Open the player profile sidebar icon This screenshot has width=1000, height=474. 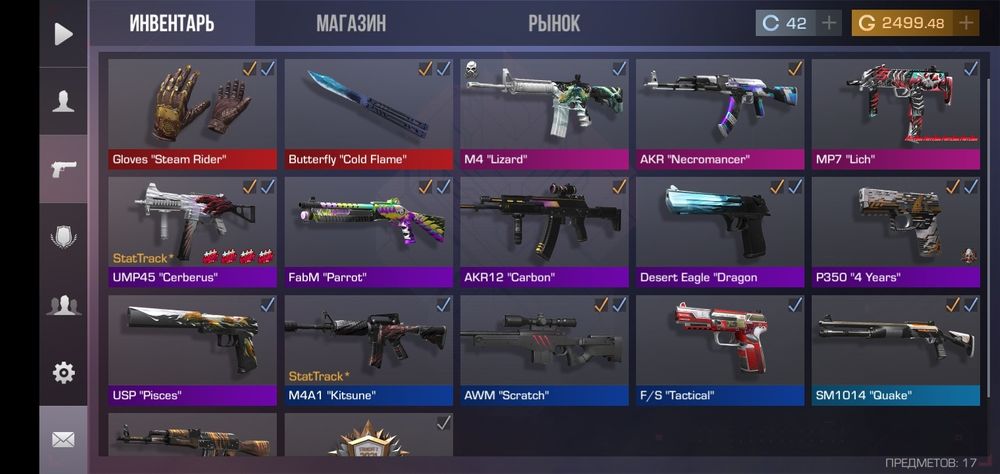coord(63,101)
